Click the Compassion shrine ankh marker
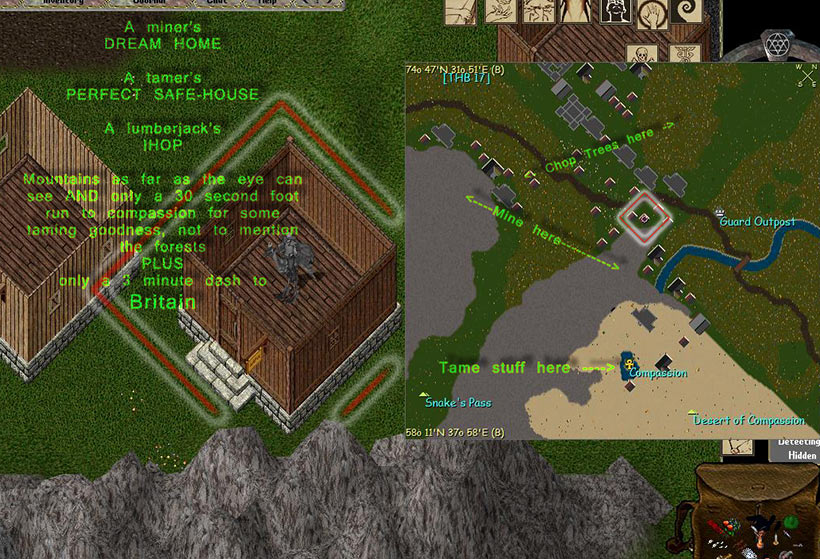 tap(629, 365)
